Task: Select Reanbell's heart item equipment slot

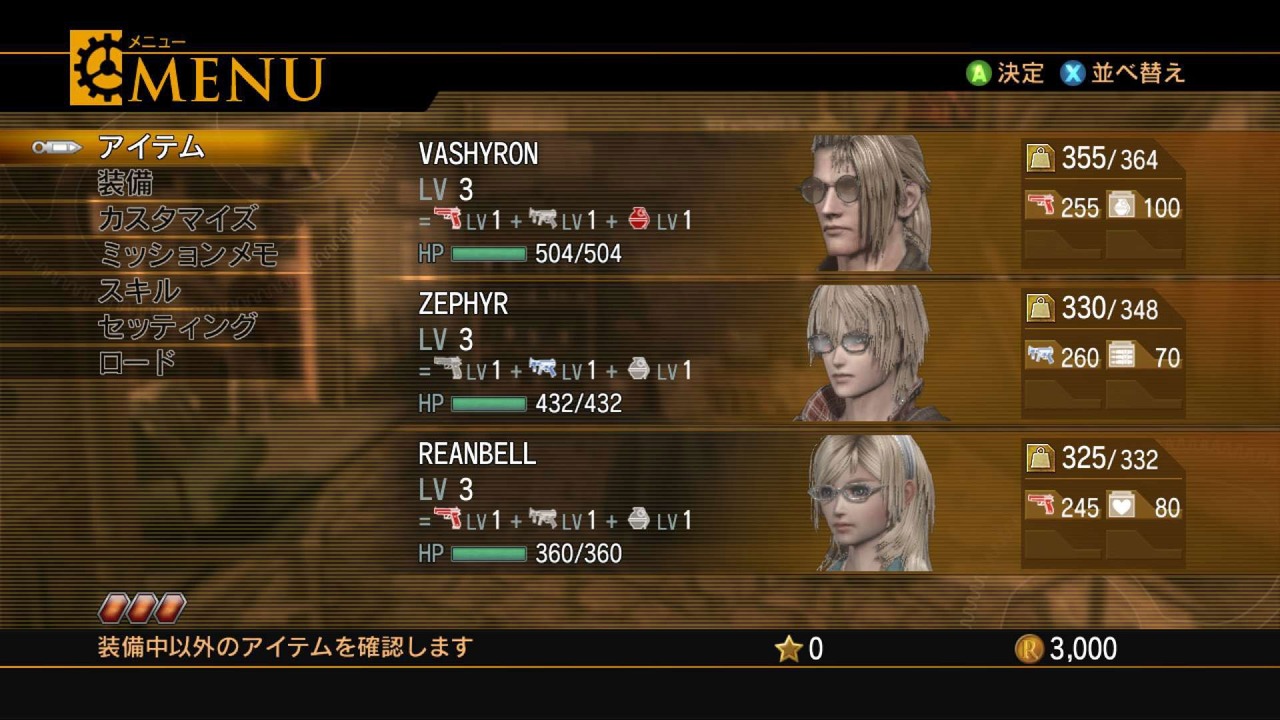Action: (1144, 507)
